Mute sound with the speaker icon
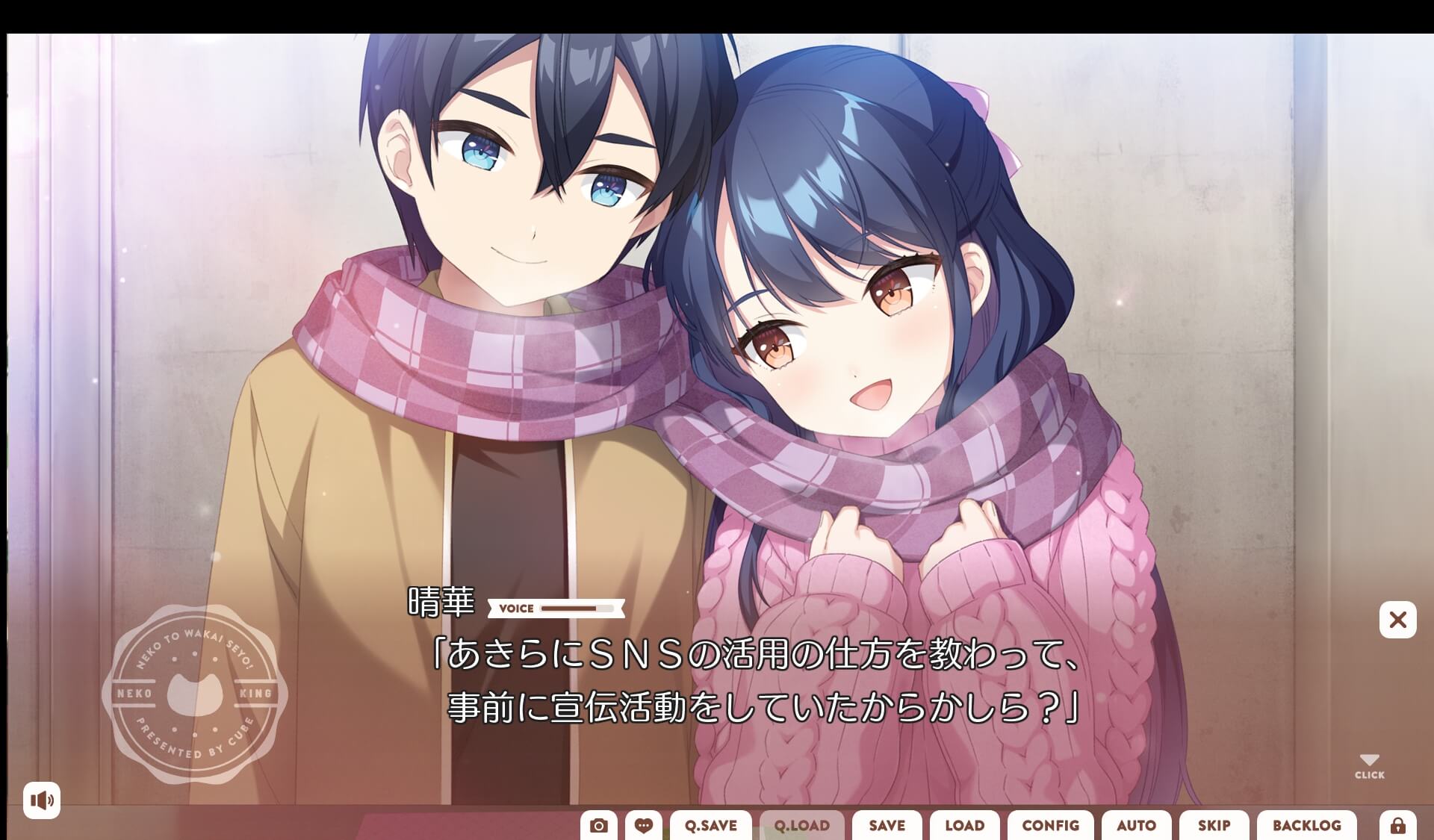 coord(43,800)
